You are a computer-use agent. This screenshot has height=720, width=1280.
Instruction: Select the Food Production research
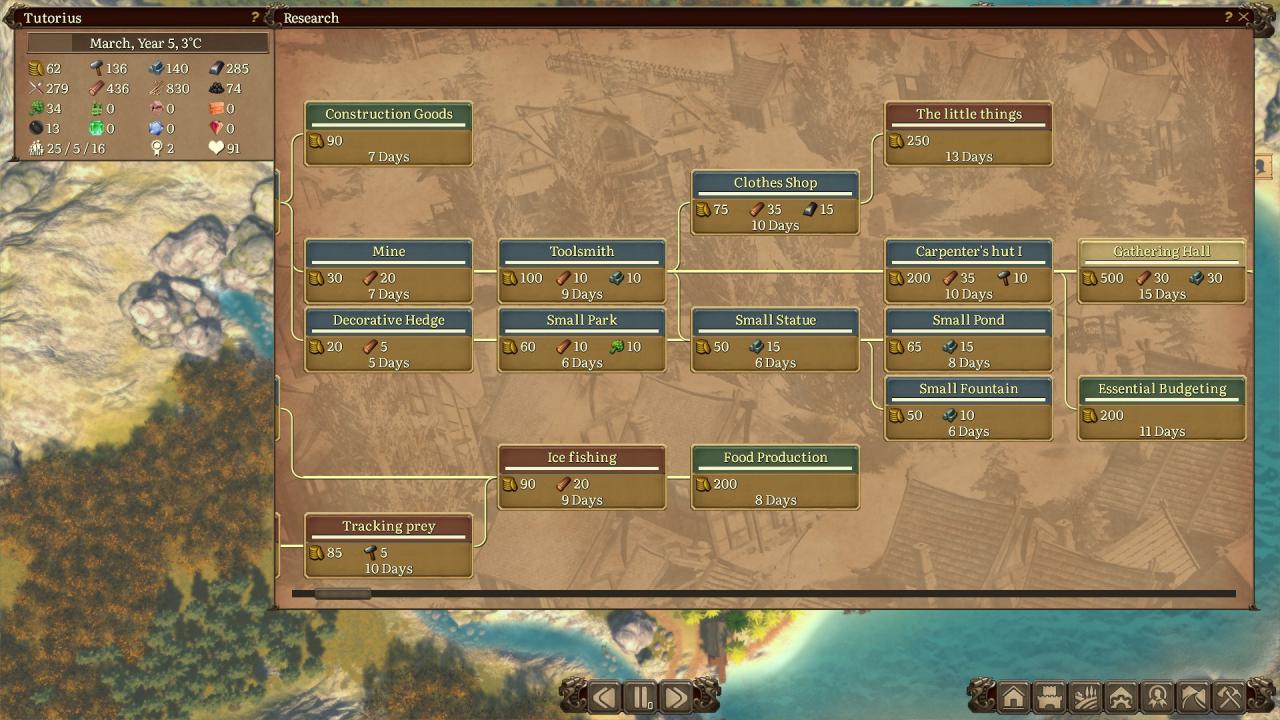point(775,477)
